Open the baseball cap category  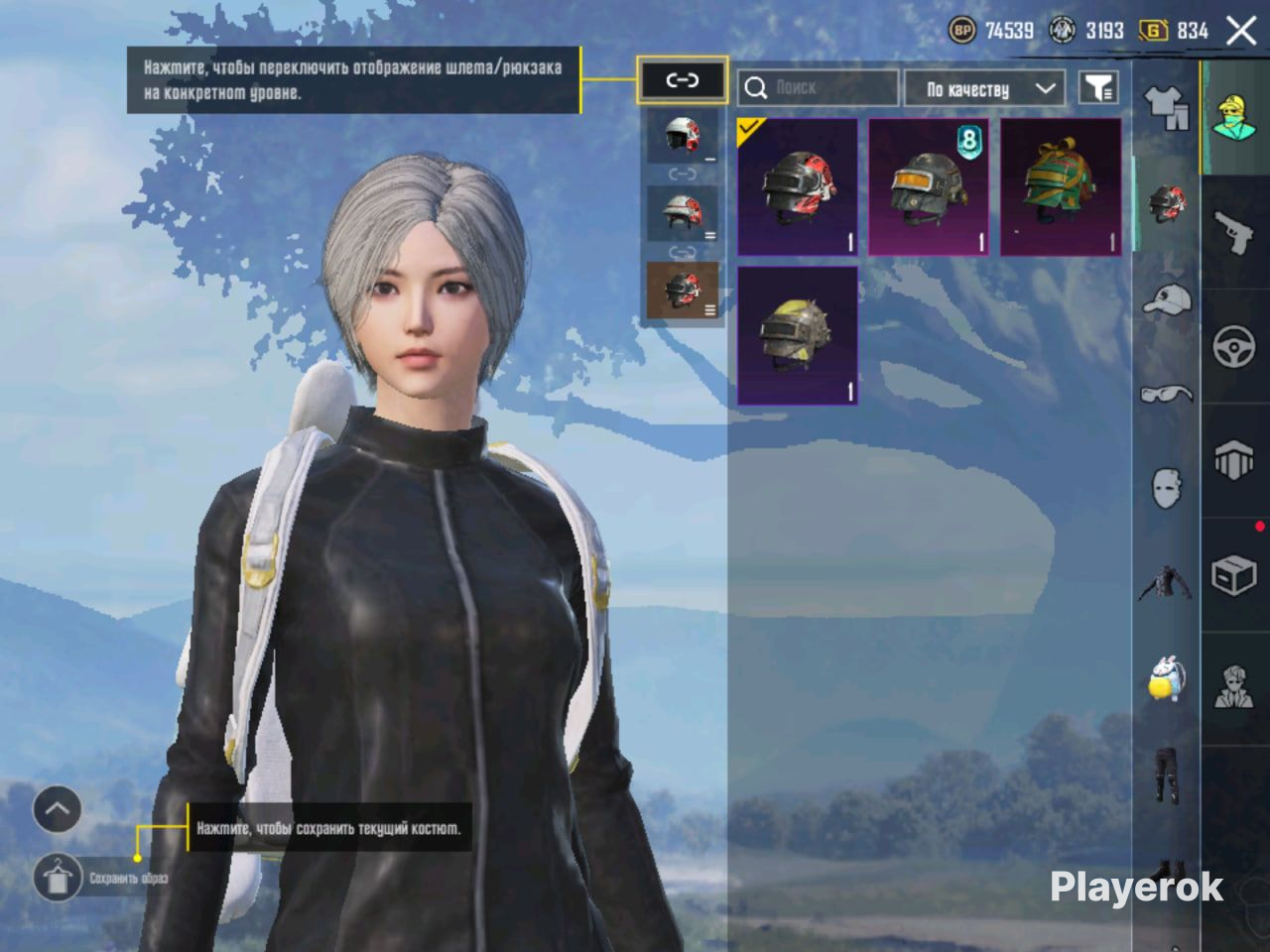tap(1167, 297)
